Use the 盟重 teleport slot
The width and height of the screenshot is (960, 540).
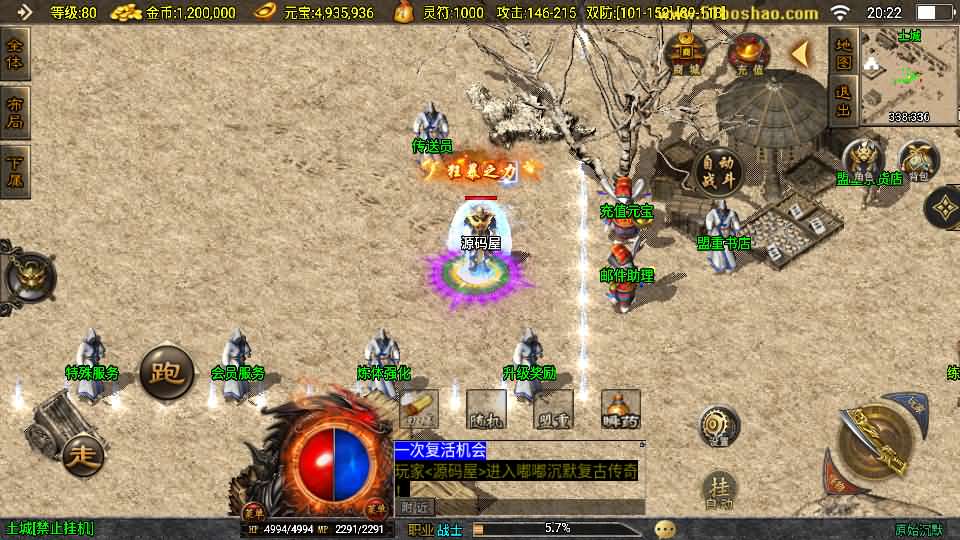click(x=552, y=410)
